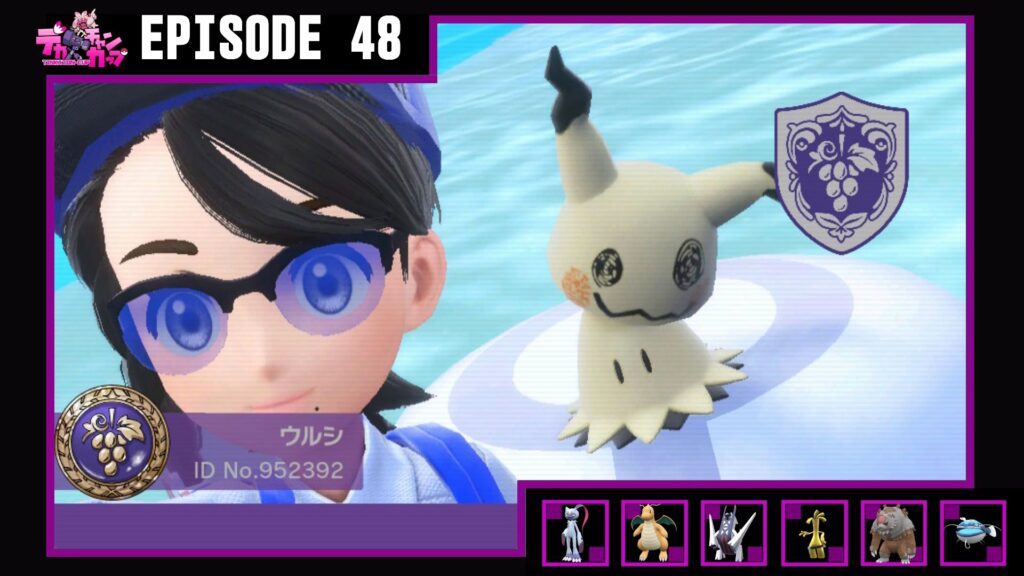
Task: Choose the blade-armed Pokémon team slot
Action: [x=733, y=533]
